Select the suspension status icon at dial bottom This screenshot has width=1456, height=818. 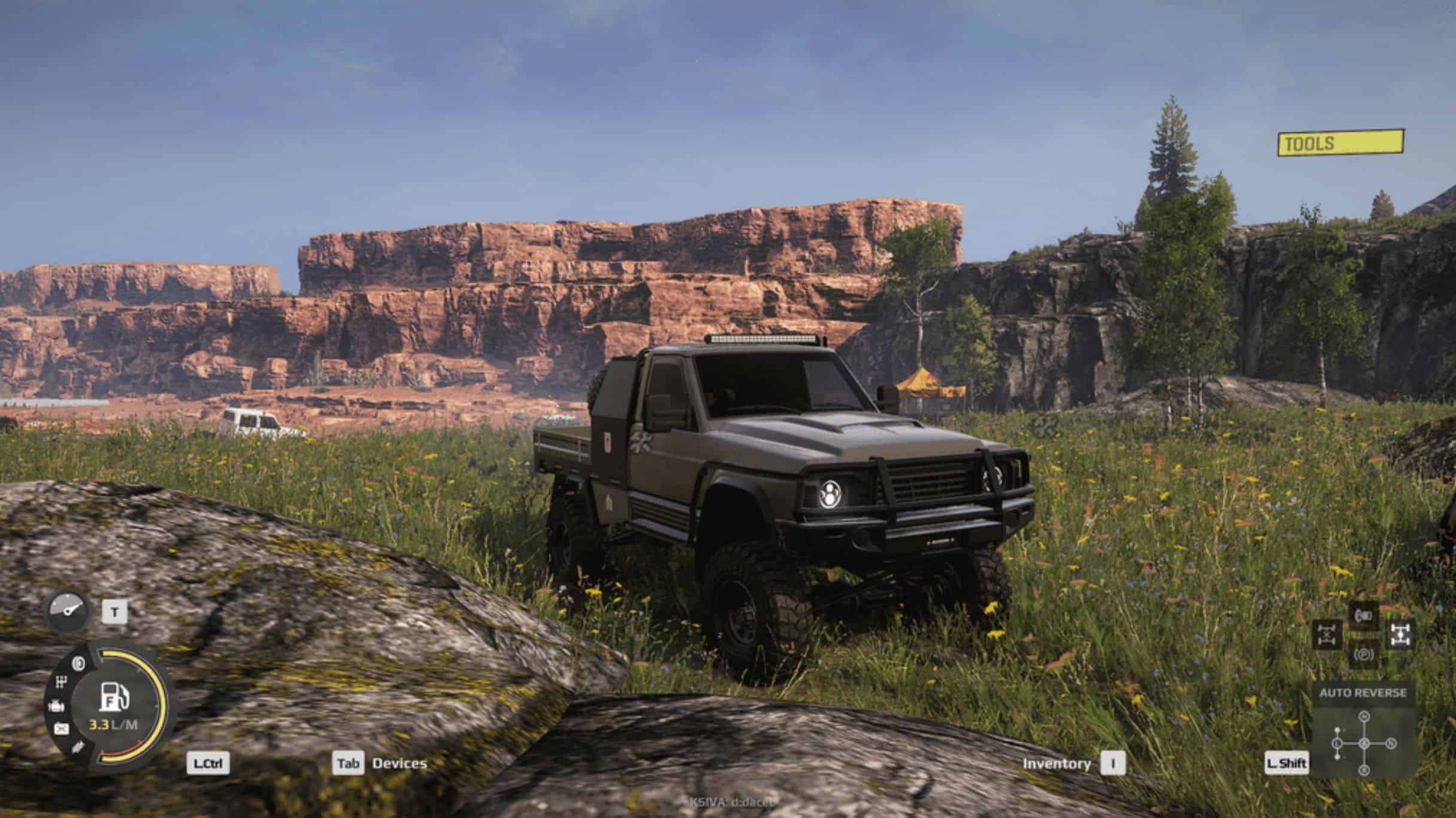coord(78,748)
